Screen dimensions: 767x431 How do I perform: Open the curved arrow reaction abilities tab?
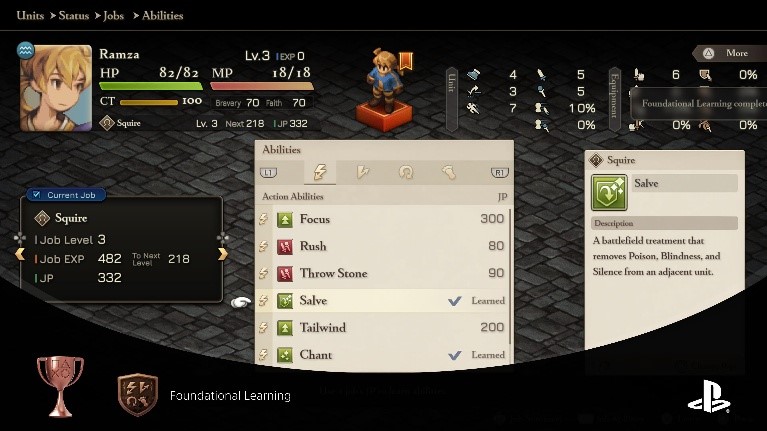click(406, 172)
